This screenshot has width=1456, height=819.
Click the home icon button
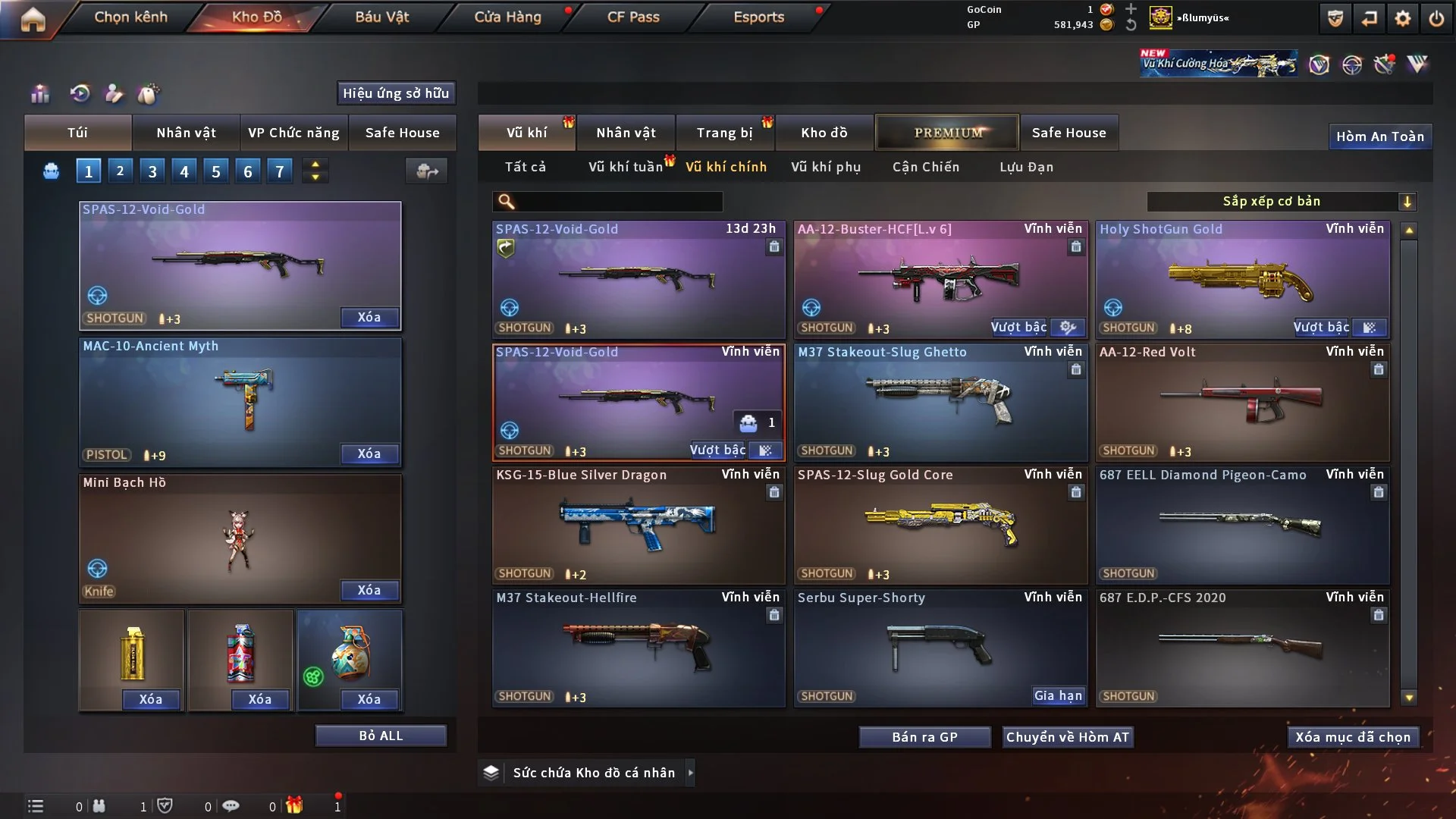(33, 19)
